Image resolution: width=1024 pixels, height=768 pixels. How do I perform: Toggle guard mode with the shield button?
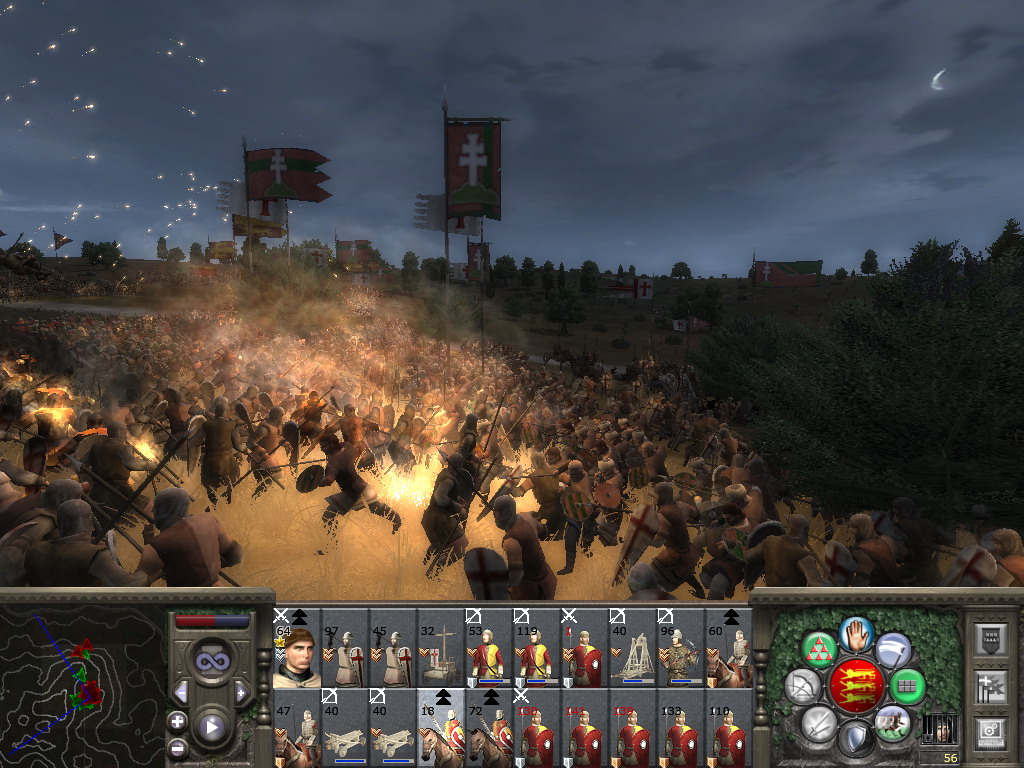click(x=856, y=738)
